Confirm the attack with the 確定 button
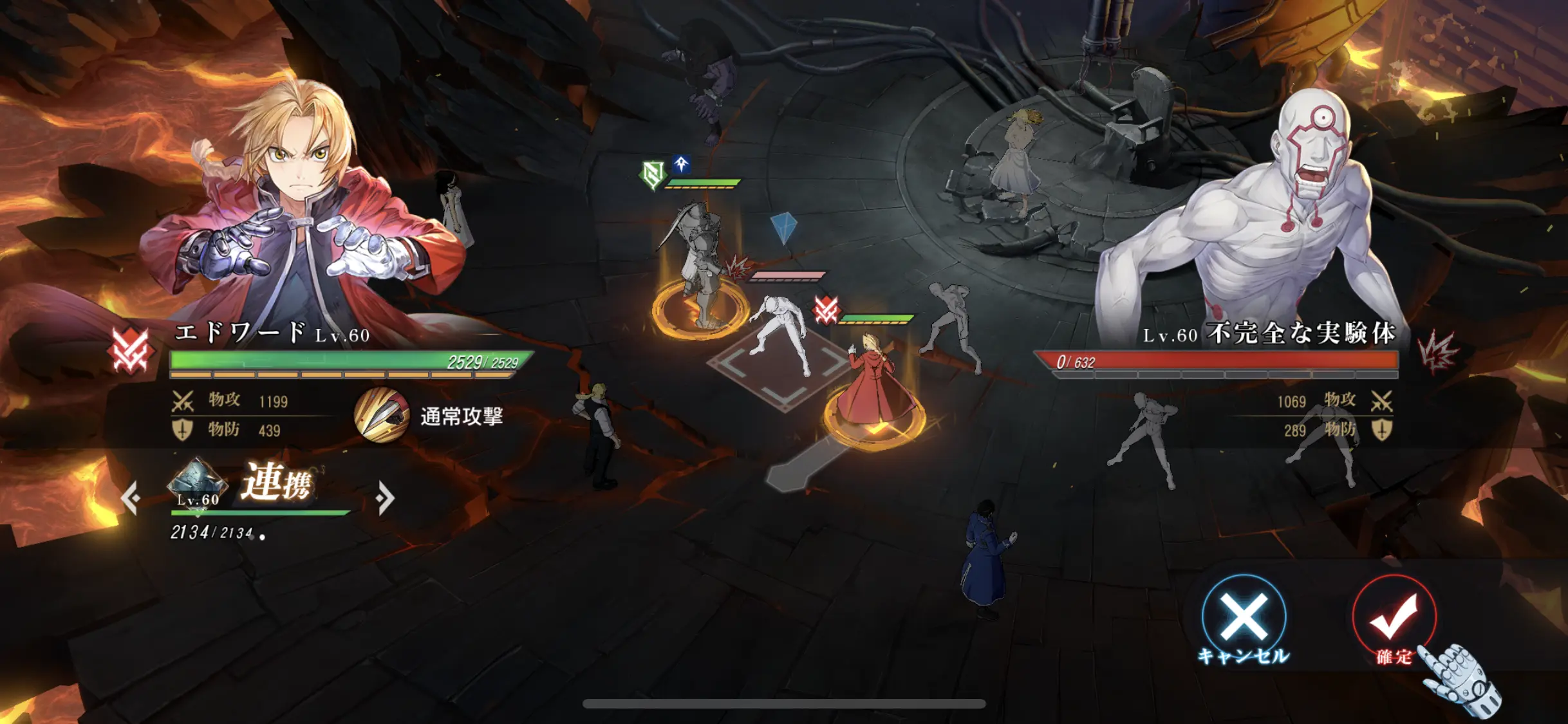 coord(1394,617)
